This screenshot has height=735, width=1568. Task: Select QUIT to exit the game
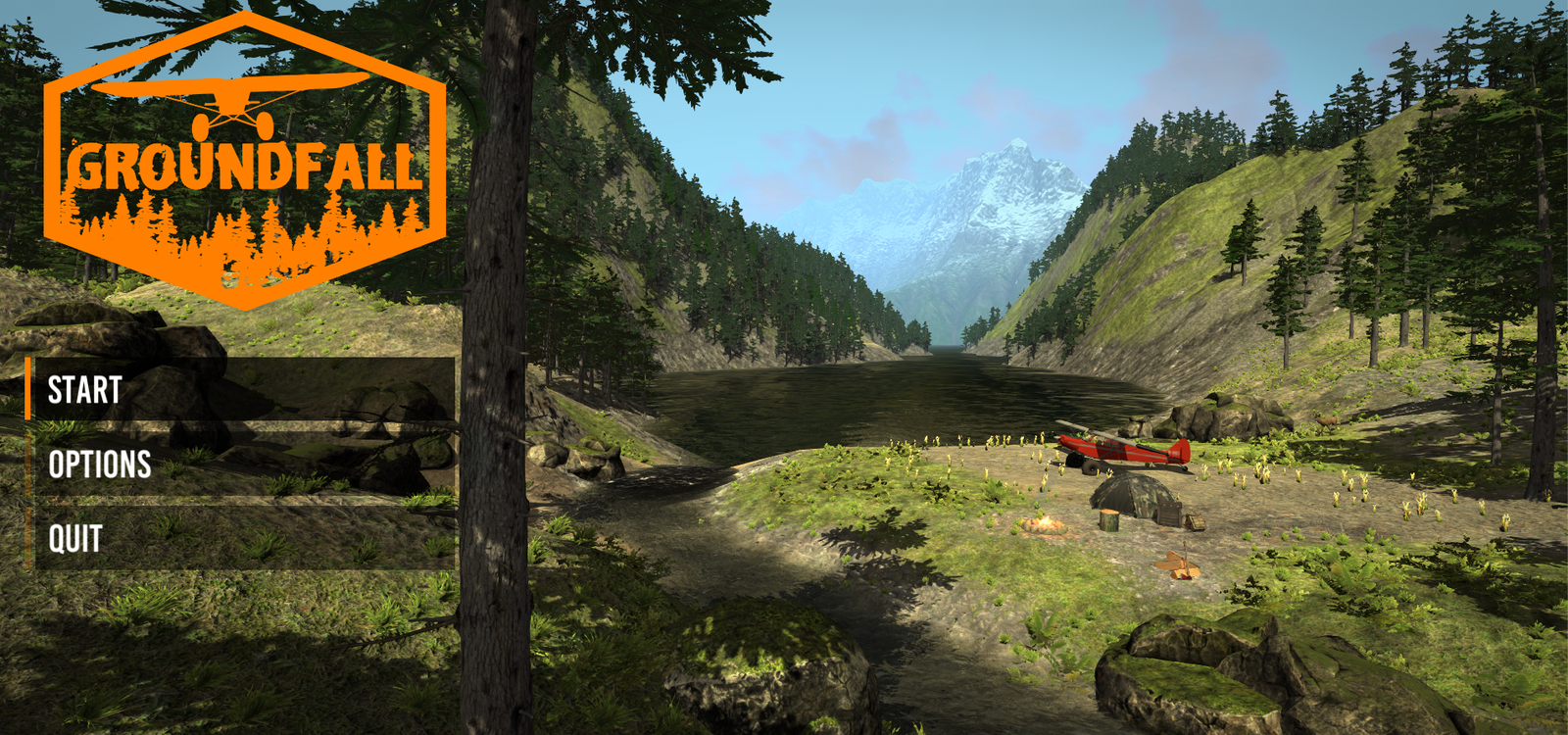(x=75, y=537)
